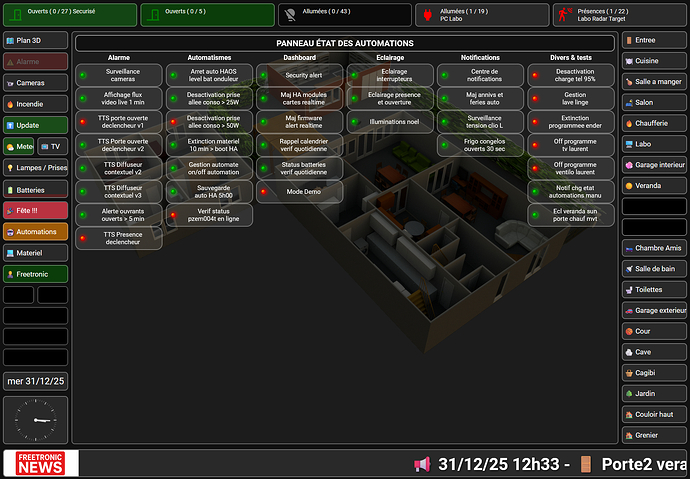Toggle the Security alert automation

tap(300, 75)
